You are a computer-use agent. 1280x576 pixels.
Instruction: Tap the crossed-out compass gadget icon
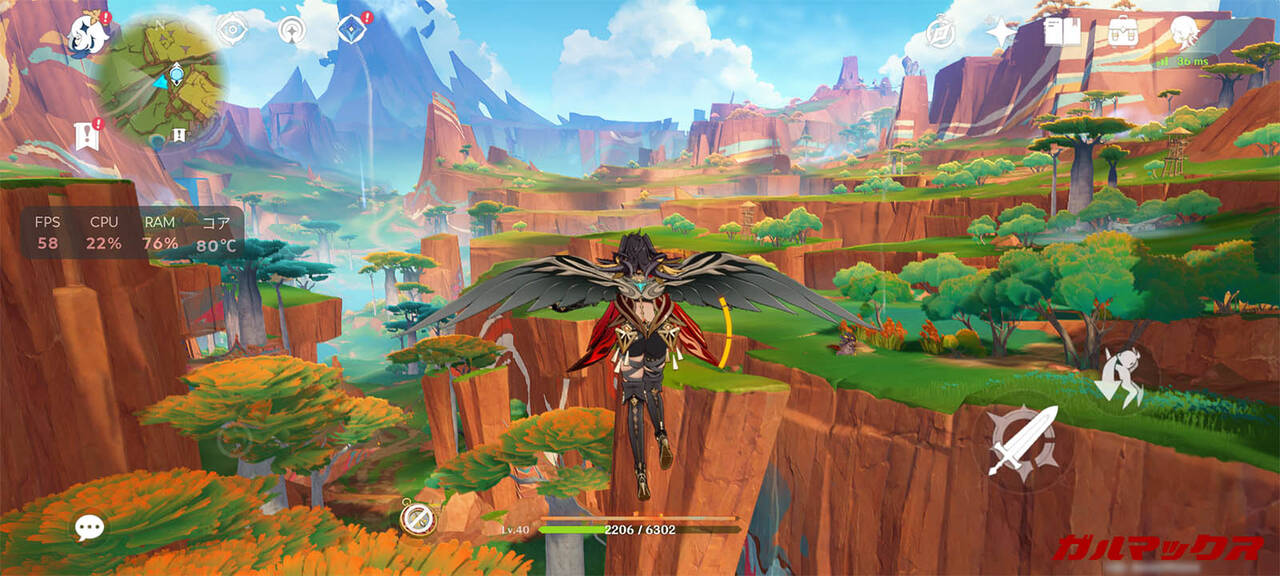(416, 517)
